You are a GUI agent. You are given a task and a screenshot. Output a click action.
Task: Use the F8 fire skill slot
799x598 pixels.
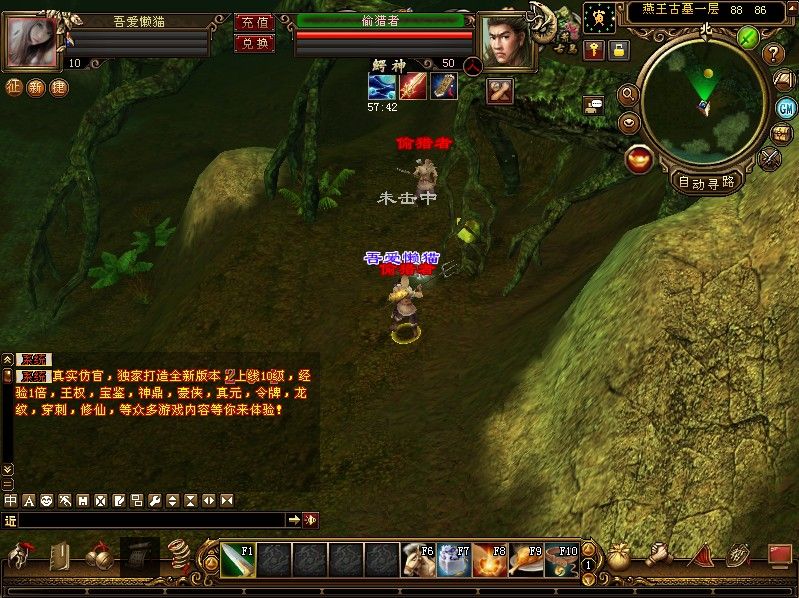(489, 558)
